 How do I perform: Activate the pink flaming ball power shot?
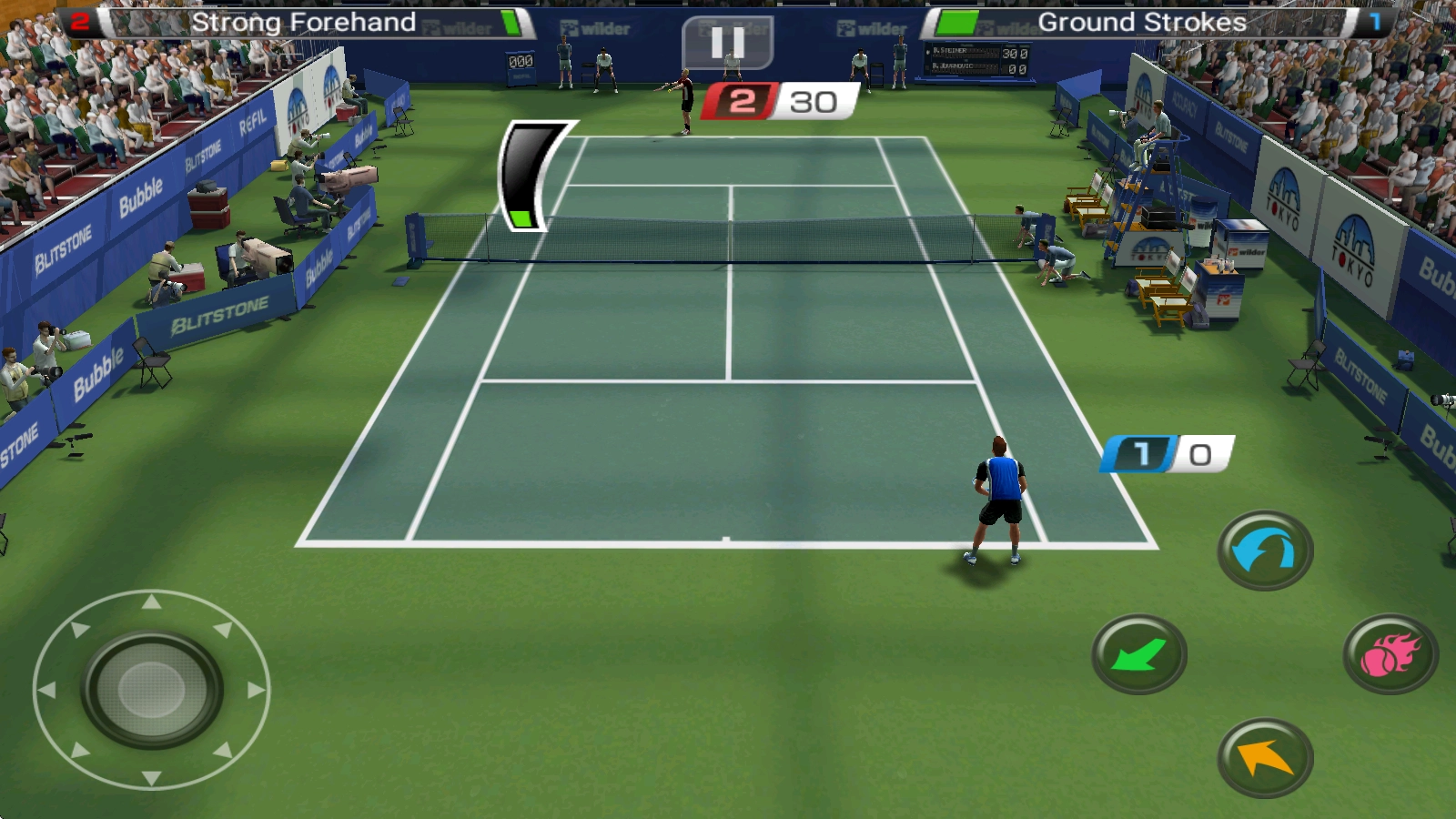(1390, 654)
